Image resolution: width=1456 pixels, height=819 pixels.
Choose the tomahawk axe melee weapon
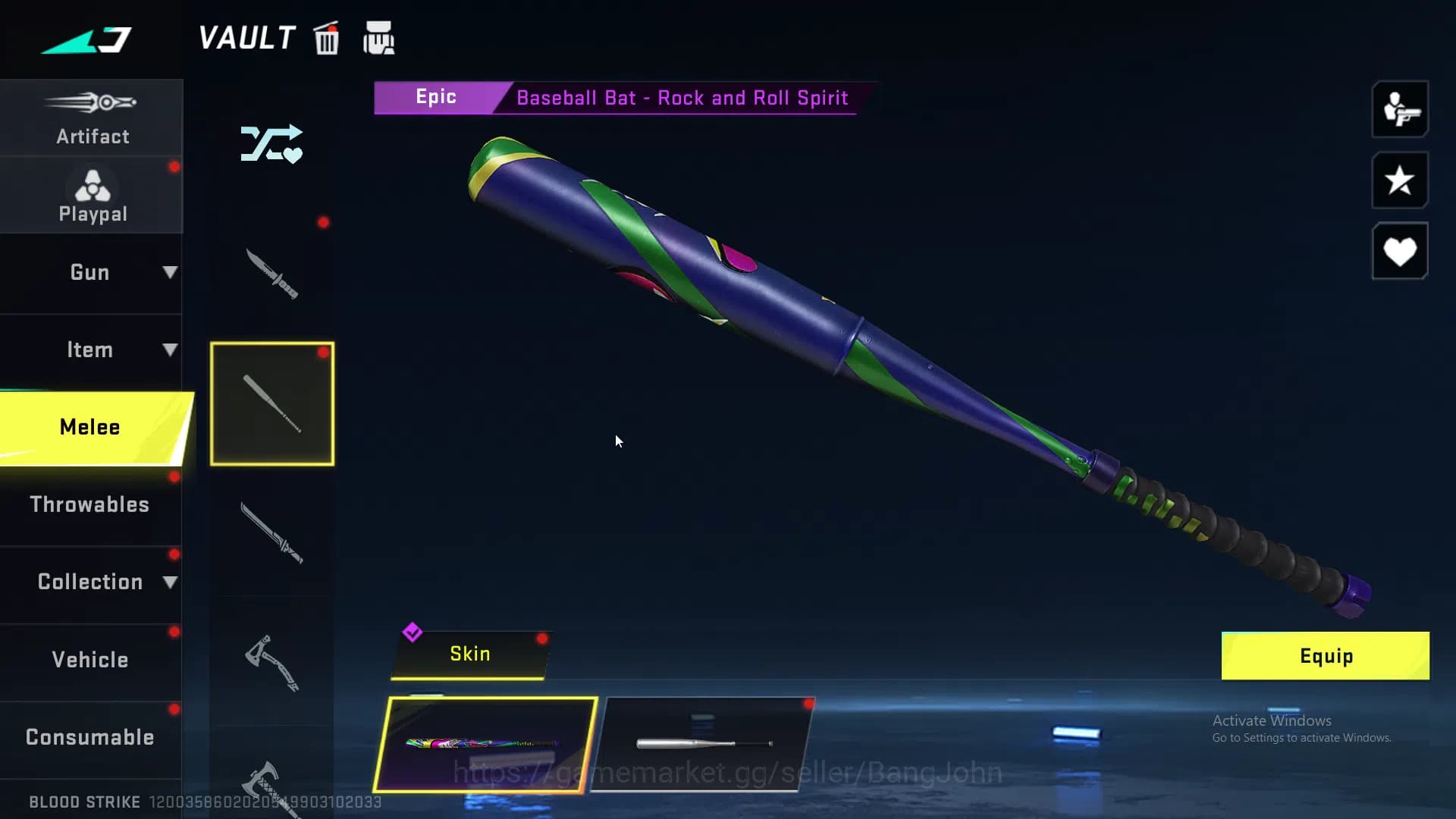pos(271,662)
